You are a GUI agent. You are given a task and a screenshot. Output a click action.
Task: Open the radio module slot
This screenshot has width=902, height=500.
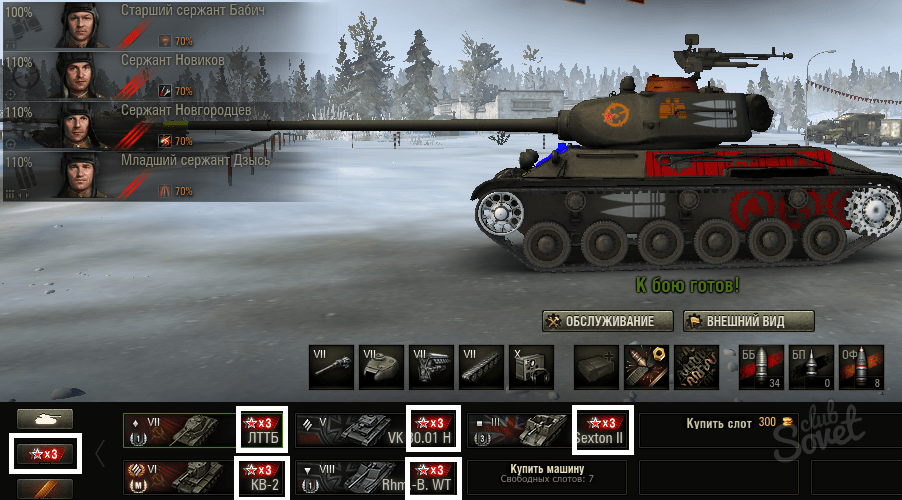[530, 367]
